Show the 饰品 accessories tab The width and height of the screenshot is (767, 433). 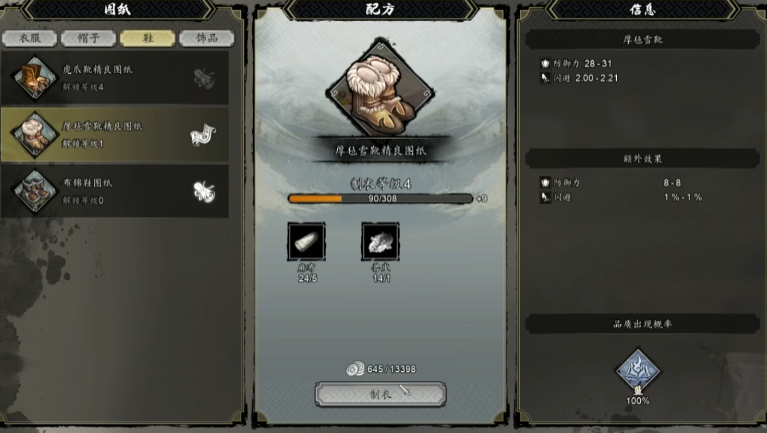tap(206, 39)
